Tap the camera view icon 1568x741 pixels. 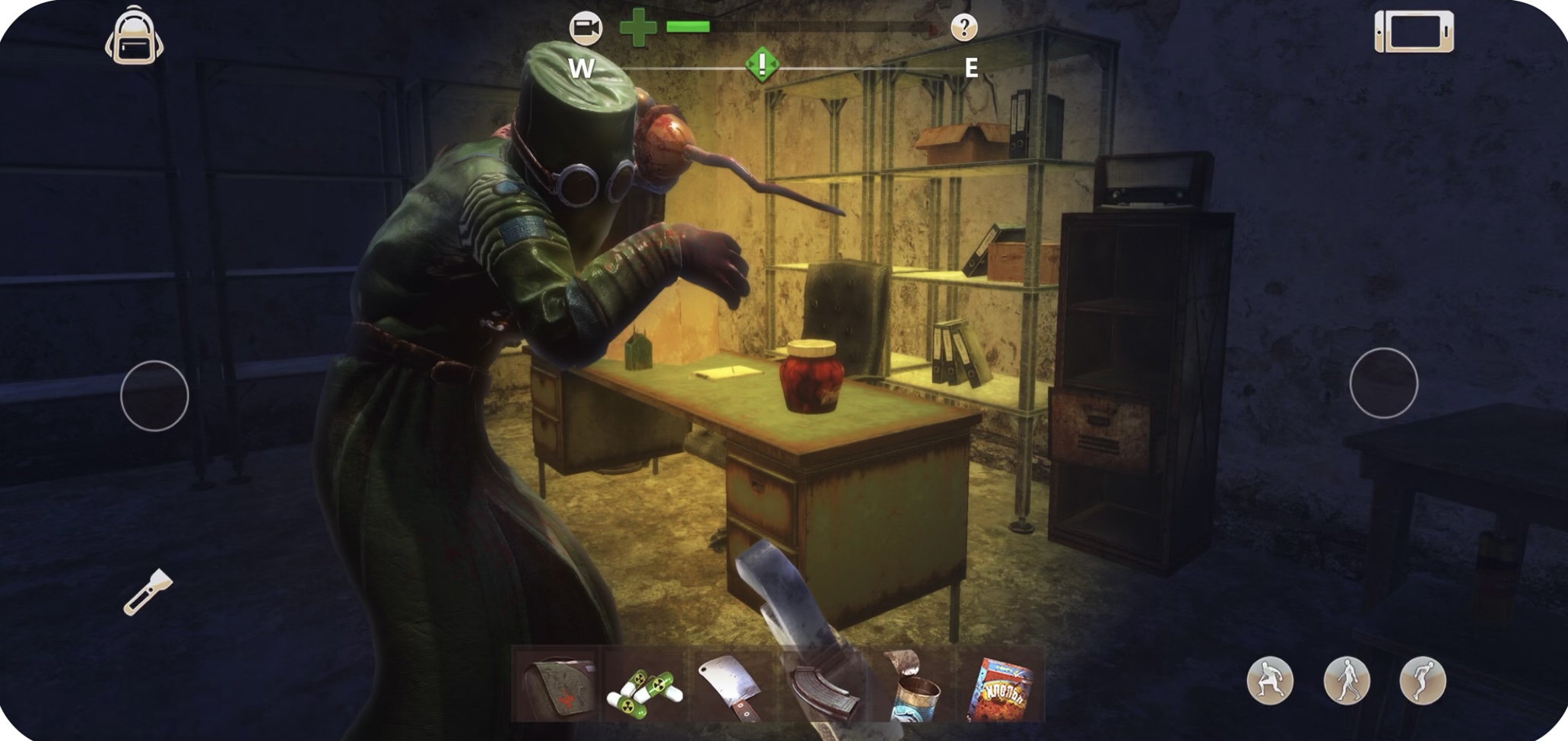point(586,28)
